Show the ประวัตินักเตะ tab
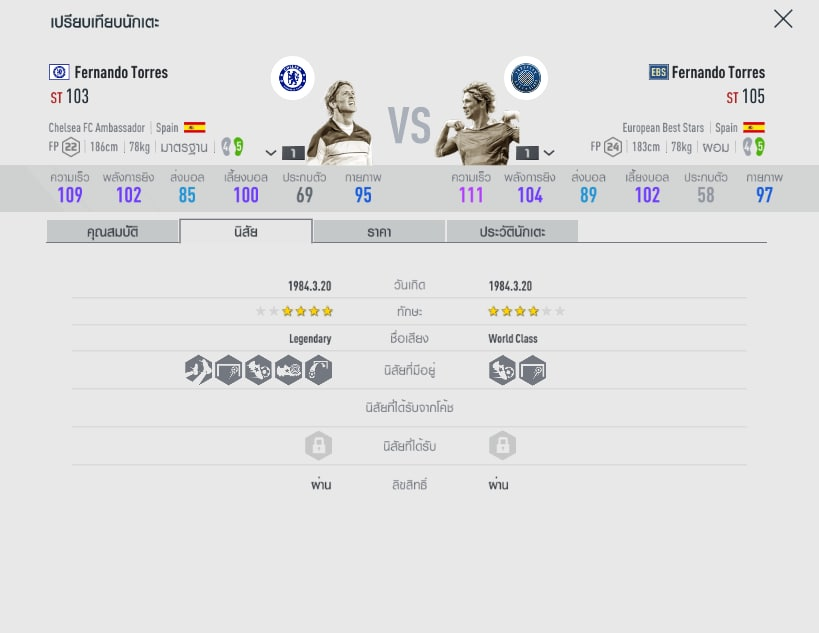 (512, 232)
